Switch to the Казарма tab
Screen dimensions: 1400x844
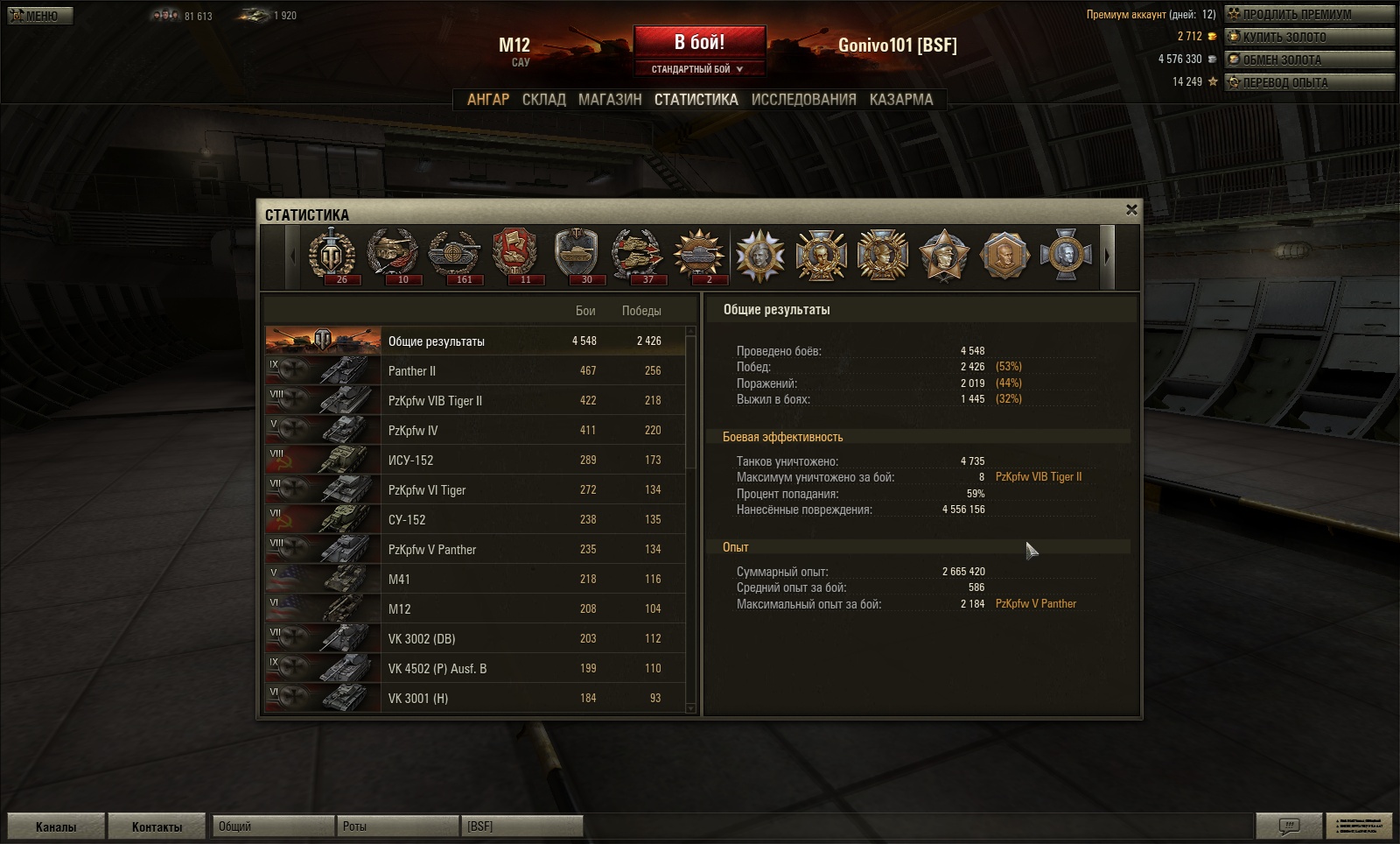click(901, 100)
